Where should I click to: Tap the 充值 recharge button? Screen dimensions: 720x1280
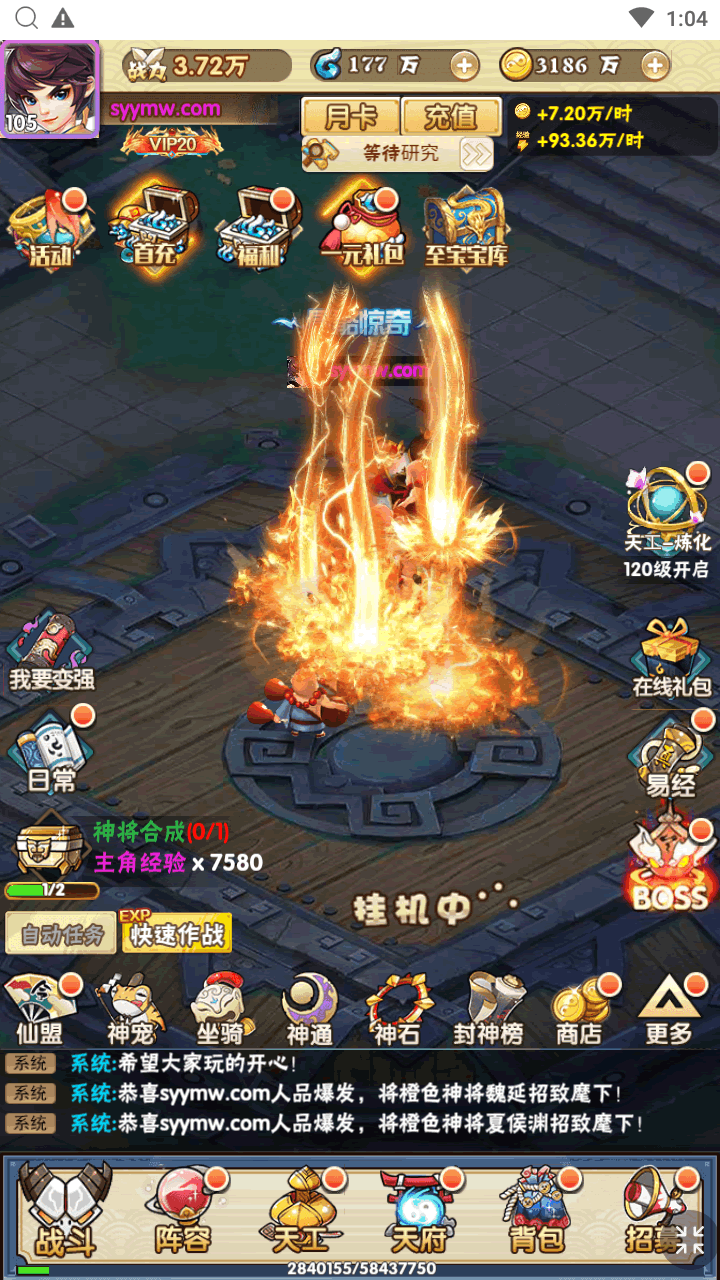[450, 117]
